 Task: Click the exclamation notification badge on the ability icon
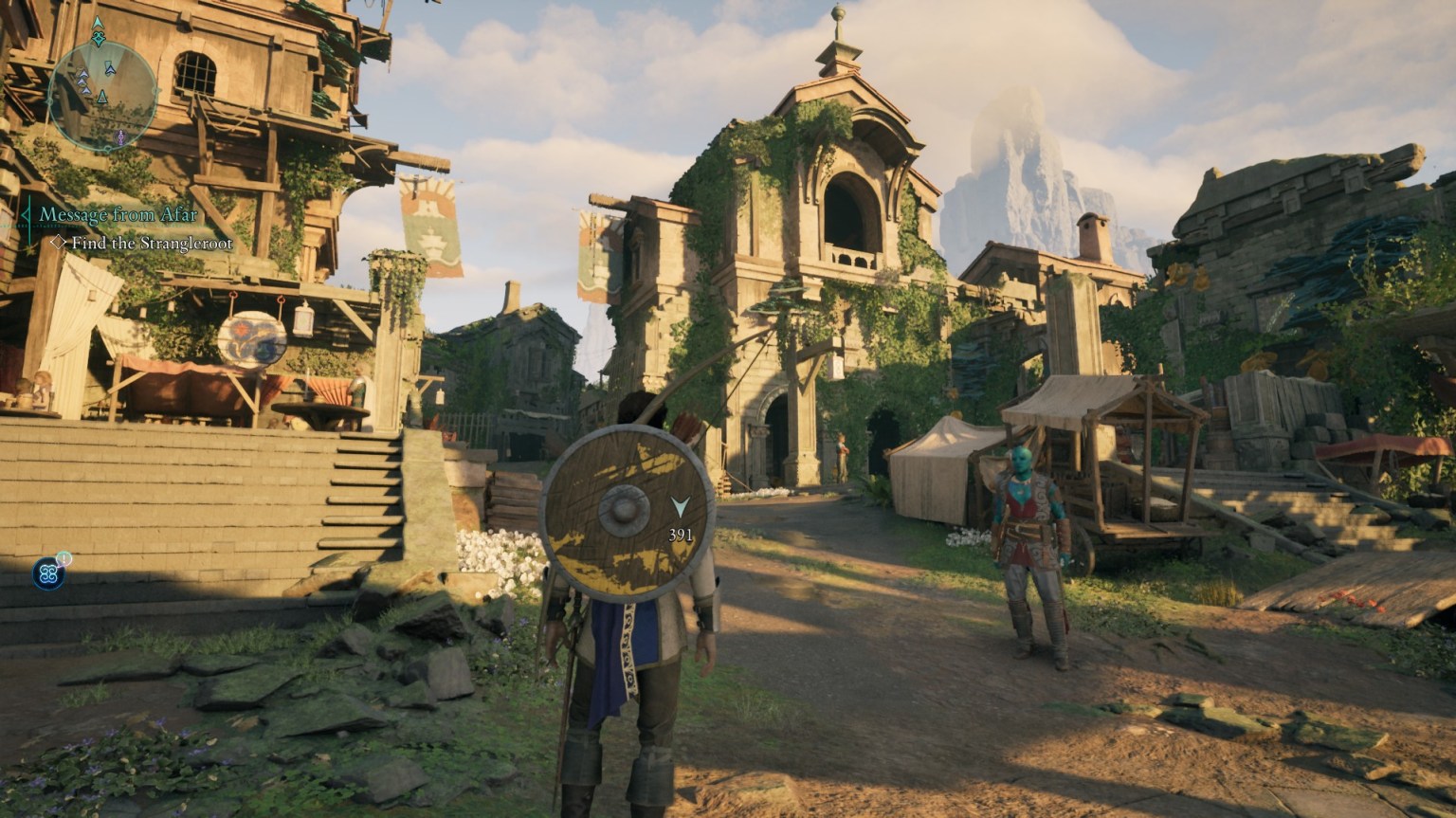pos(64,558)
